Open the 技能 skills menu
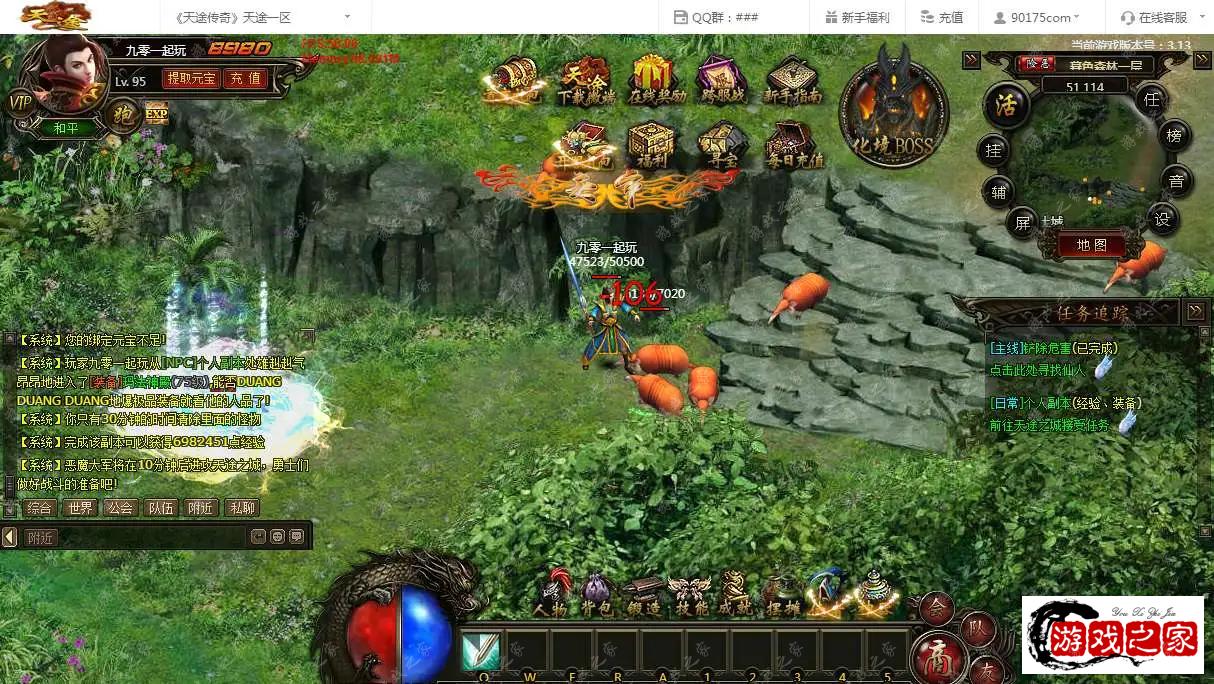This screenshot has width=1214, height=684. click(691, 593)
